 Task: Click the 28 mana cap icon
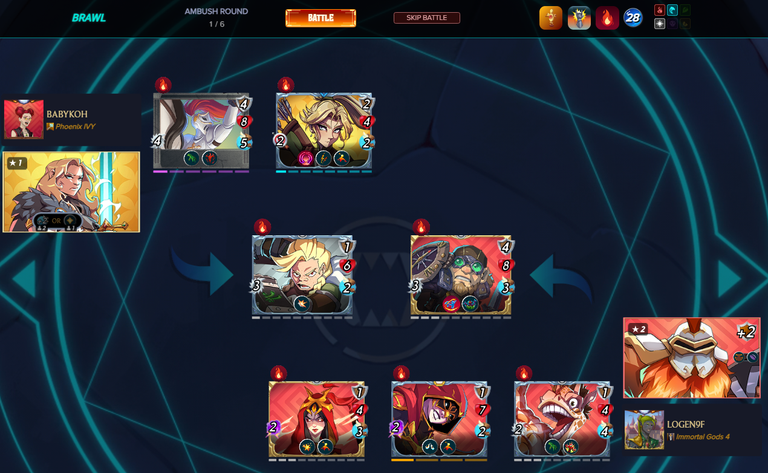633,18
